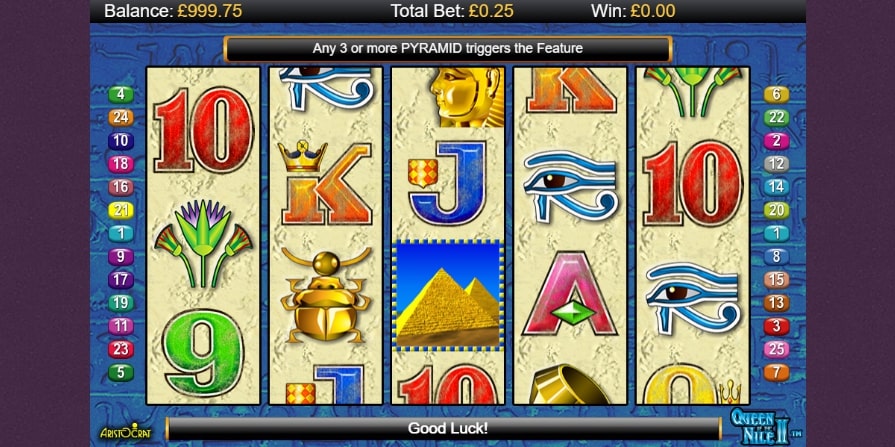This screenshot has height=447, width=895.
Task: Show the yellow payline 21 marker
Action: click(x=121, y=210)
